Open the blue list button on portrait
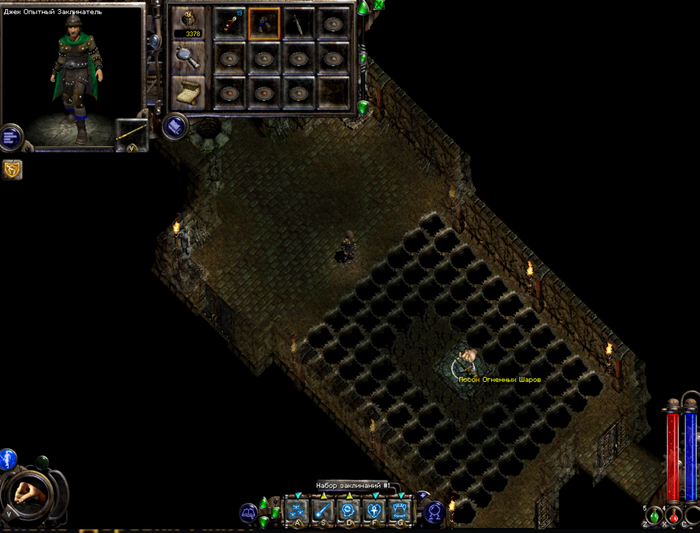 11,136
